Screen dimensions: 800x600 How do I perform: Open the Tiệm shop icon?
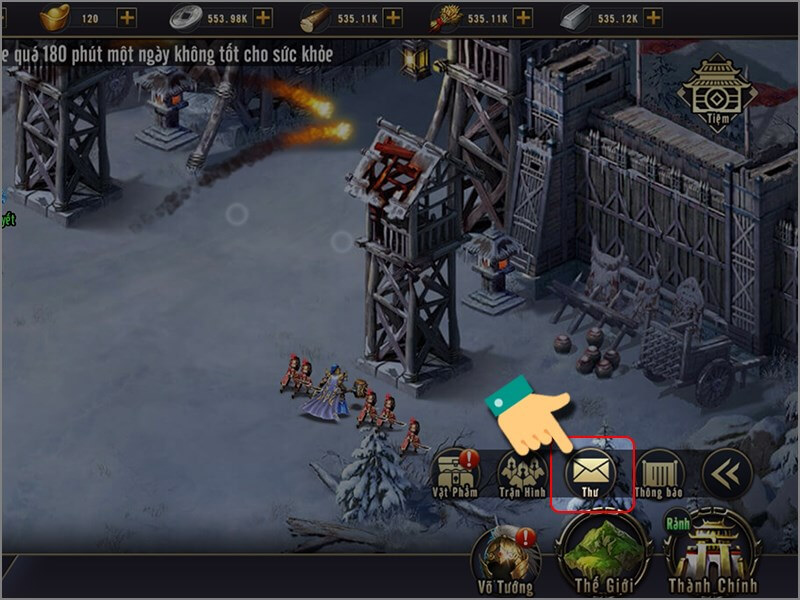[719, 92]
